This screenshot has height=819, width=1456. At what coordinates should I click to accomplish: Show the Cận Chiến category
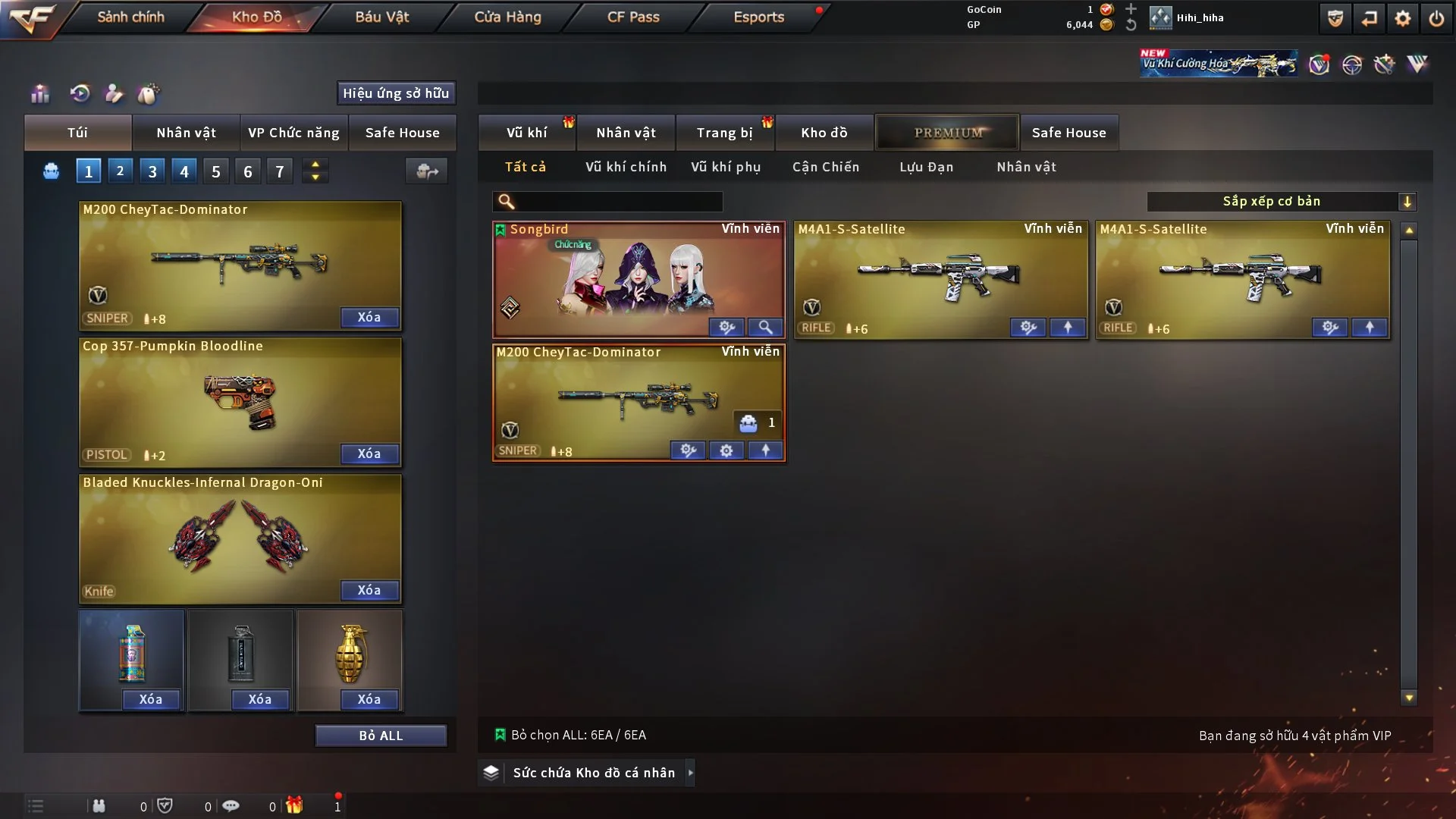pos(825,167)
